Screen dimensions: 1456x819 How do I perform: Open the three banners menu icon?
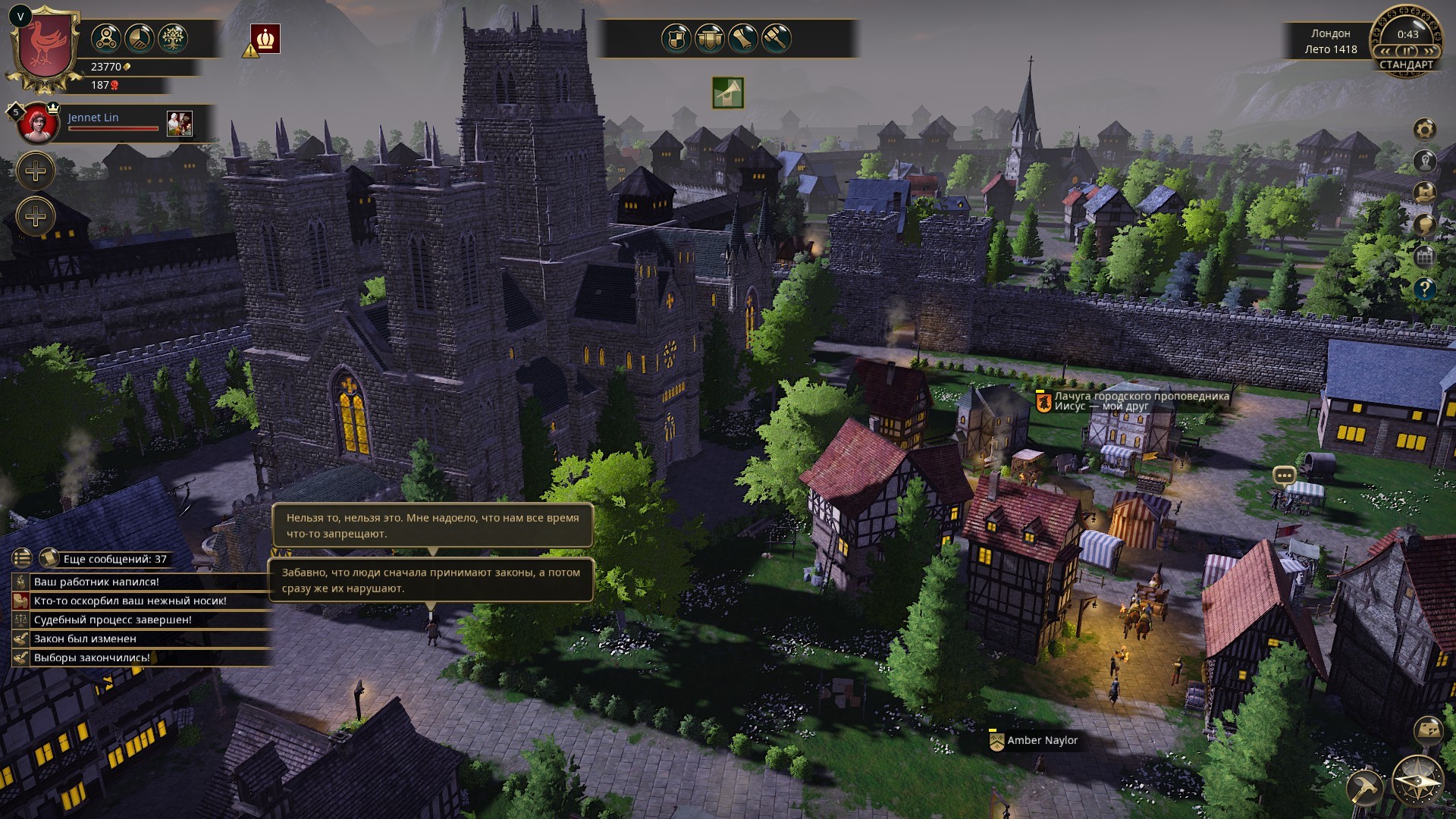(x=709, y=38)
